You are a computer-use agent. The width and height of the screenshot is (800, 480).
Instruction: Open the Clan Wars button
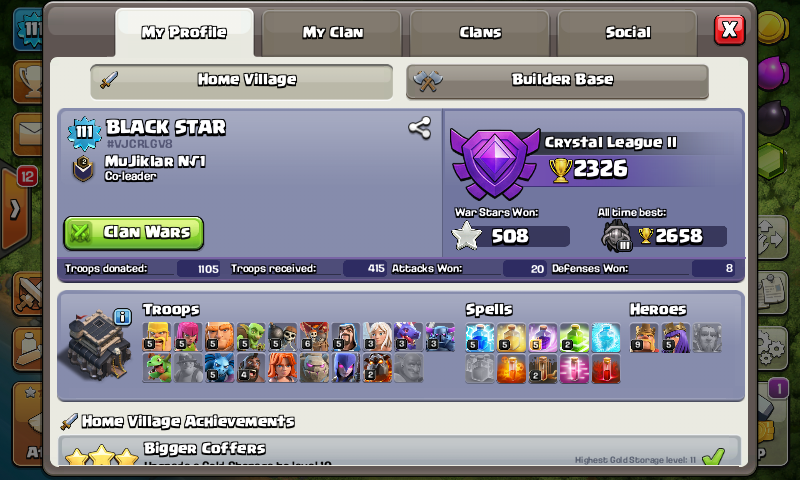tap(134, 233)
